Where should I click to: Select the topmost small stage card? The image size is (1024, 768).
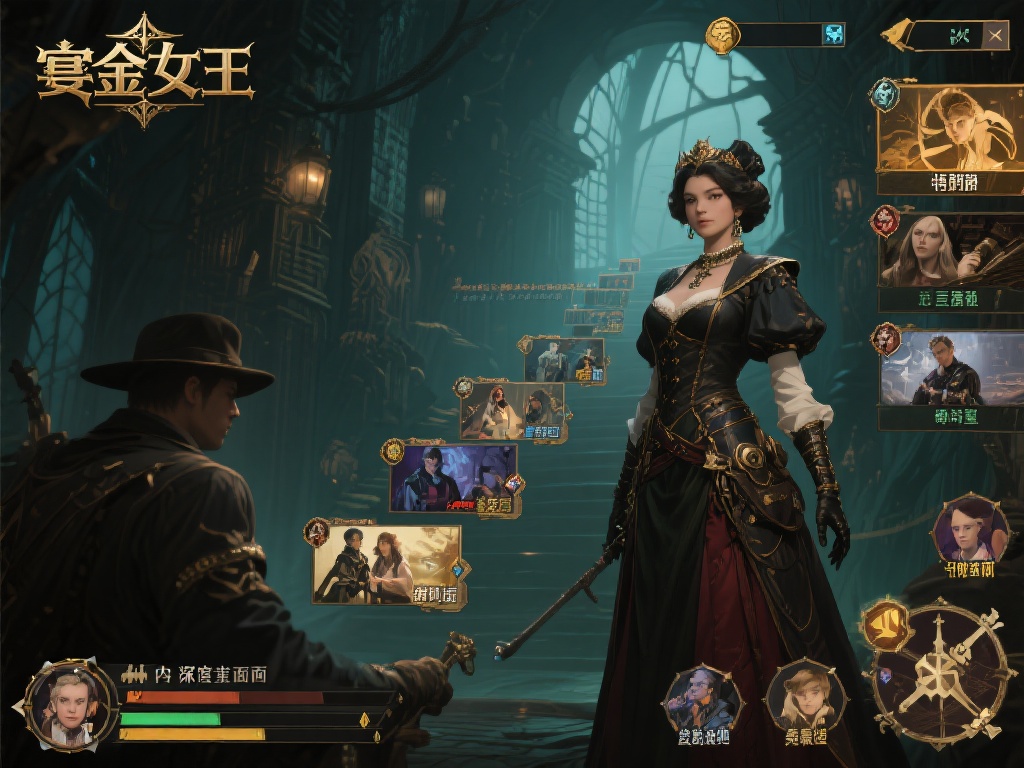pos(563,359)
